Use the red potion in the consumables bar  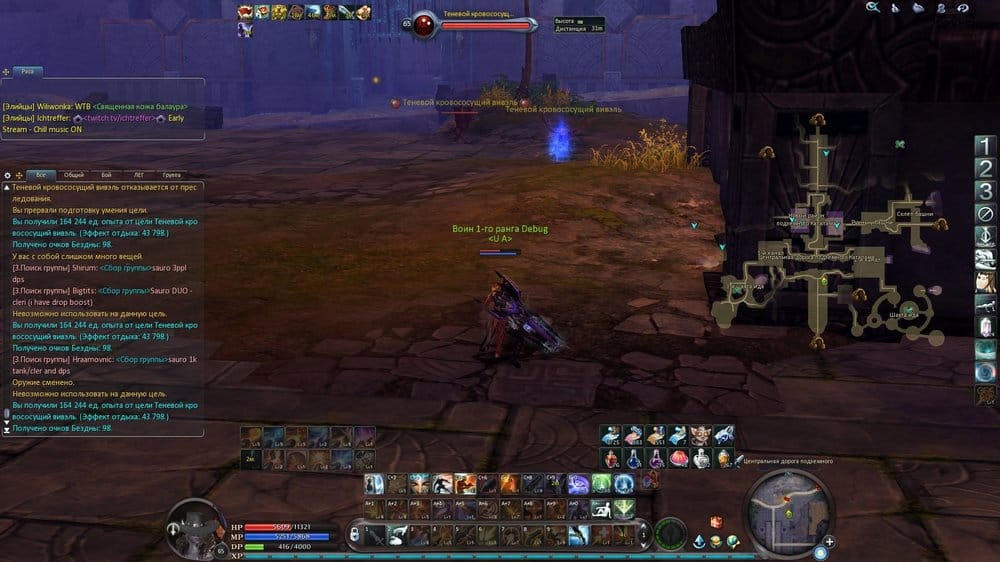(x=610, y=458)
